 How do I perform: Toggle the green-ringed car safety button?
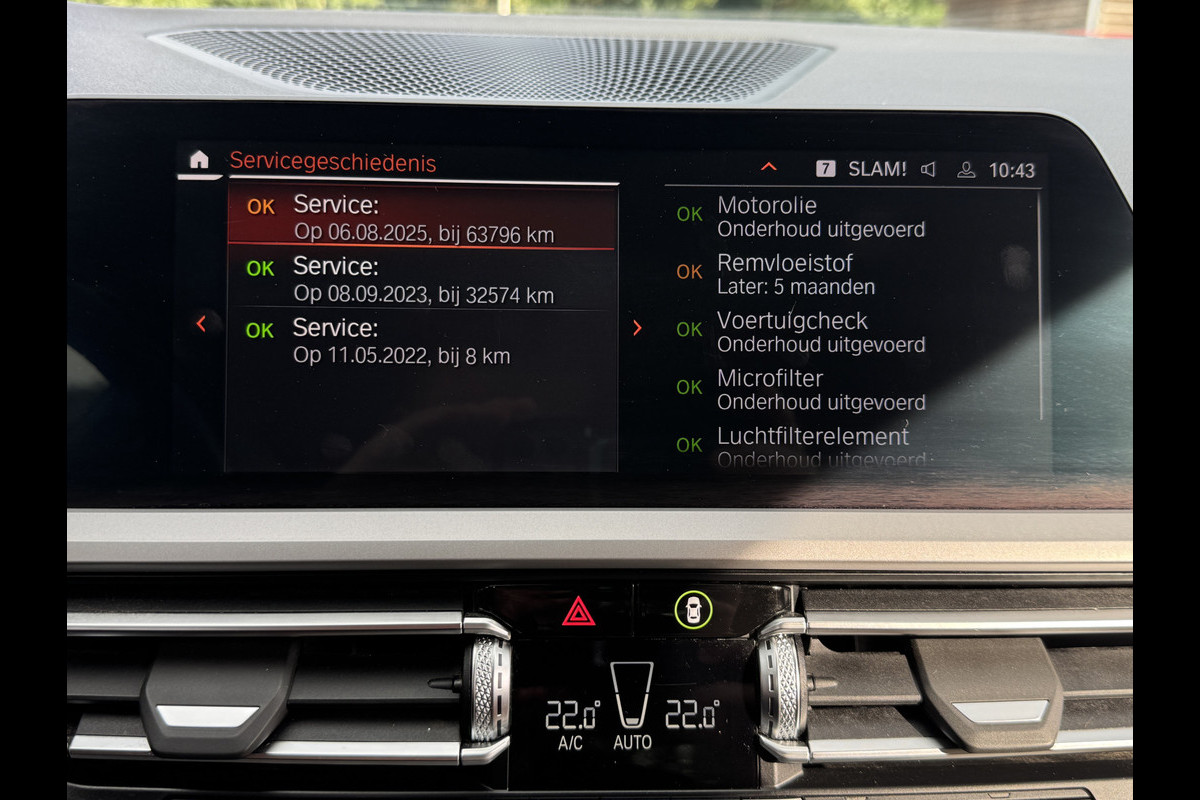coord(693,609)
